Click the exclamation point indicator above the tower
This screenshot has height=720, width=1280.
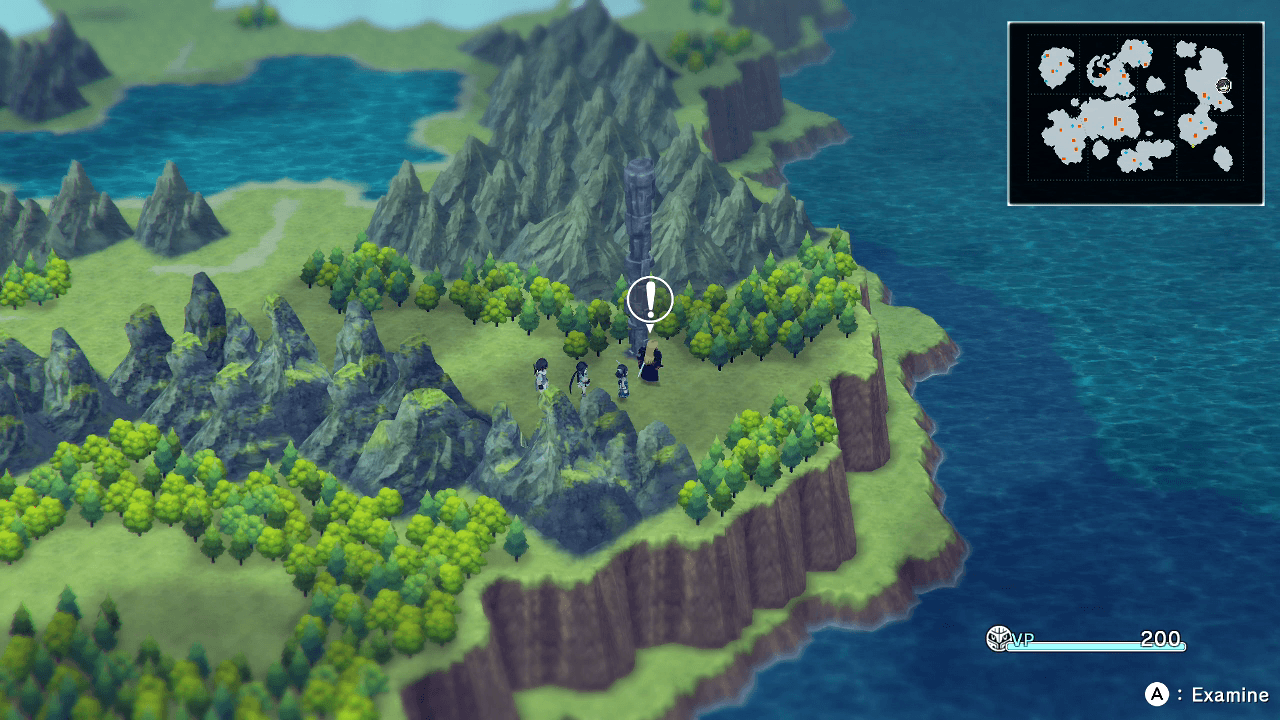[650, 297]
